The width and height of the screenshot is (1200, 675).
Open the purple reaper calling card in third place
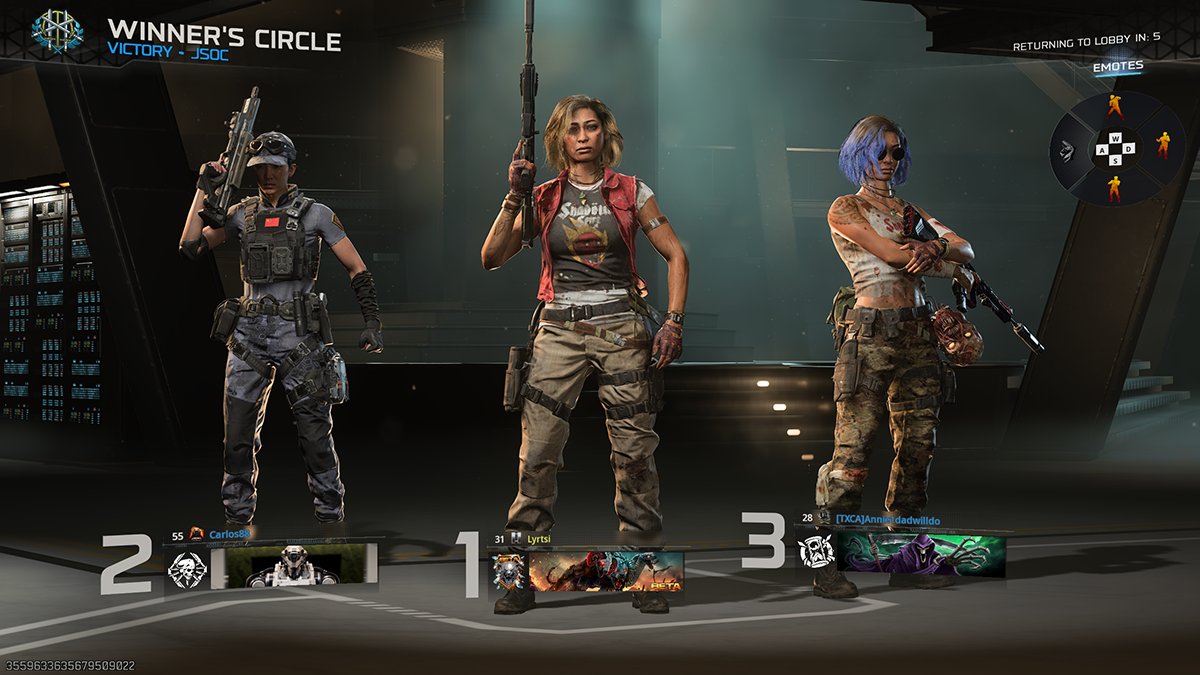tap(920, 553)
